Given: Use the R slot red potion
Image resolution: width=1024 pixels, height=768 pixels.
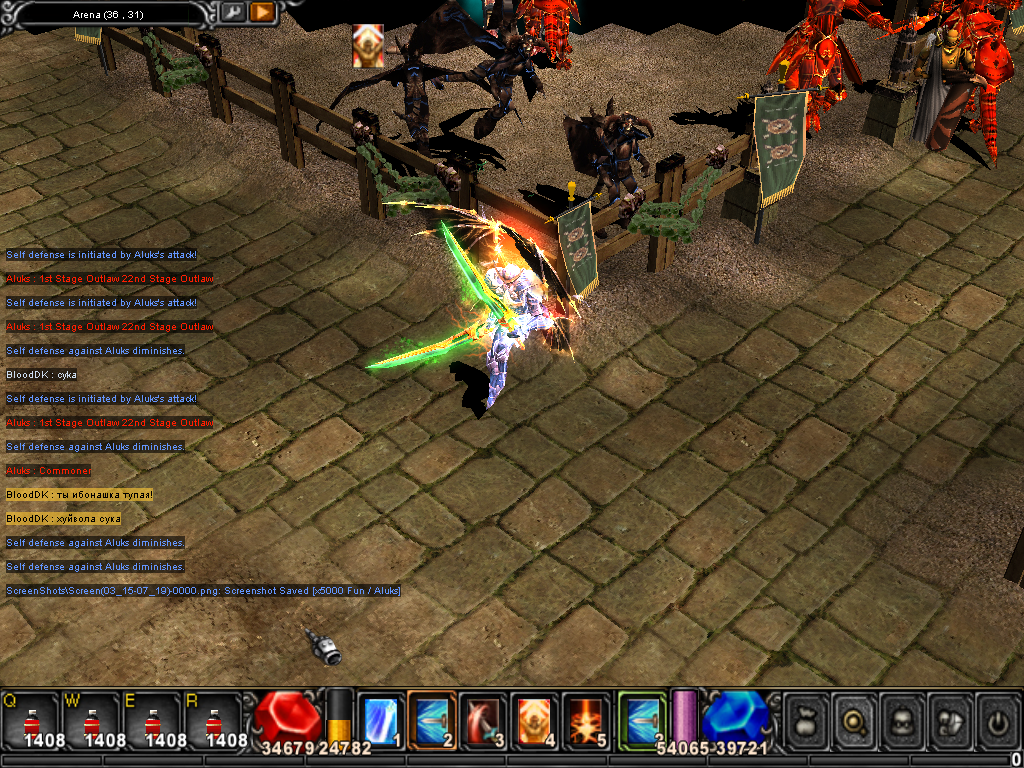Looking at the screenshot, I should 214,720.
